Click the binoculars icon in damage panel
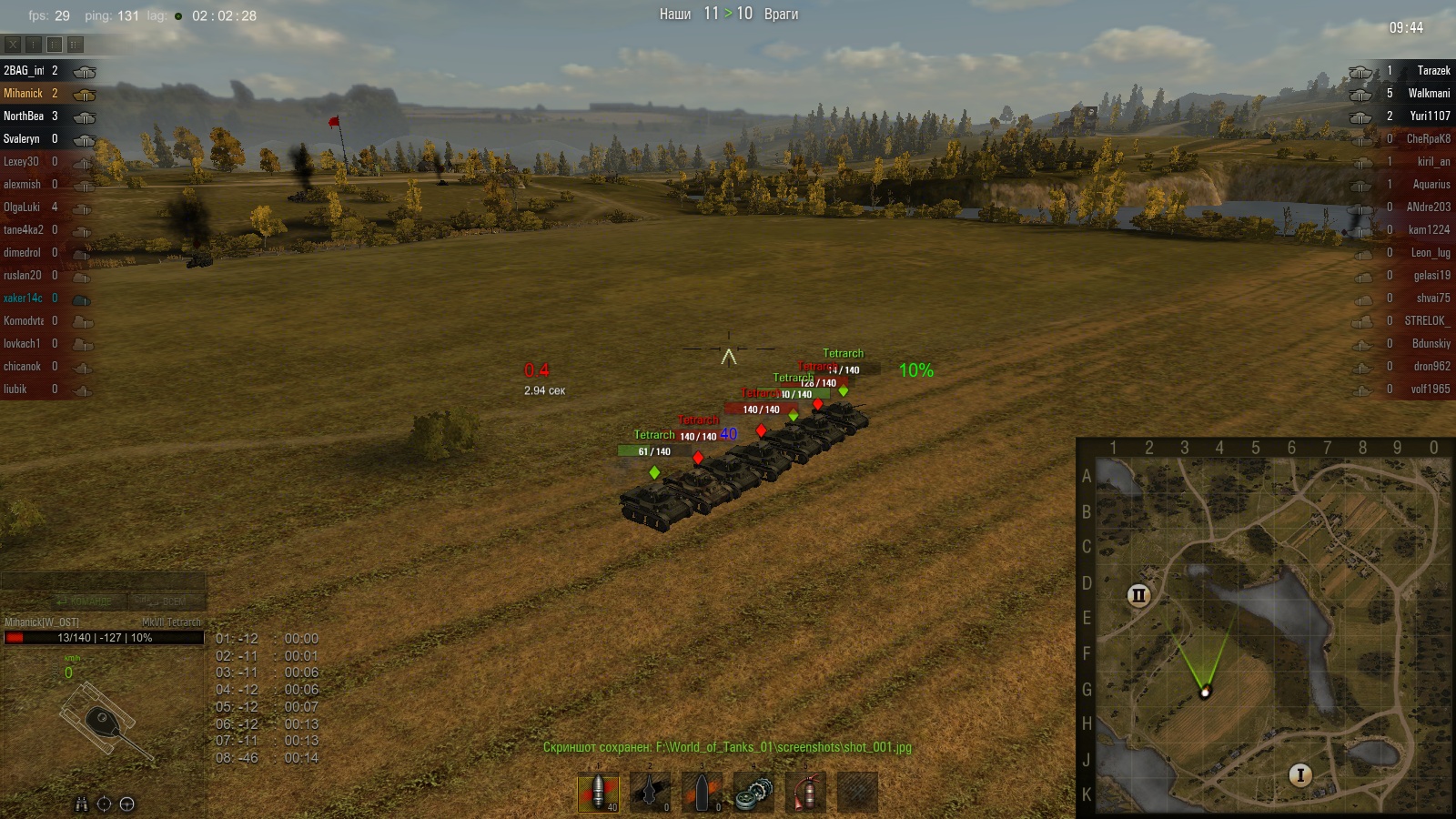Viewport: 1456px width, 819px height. point(81,804)
